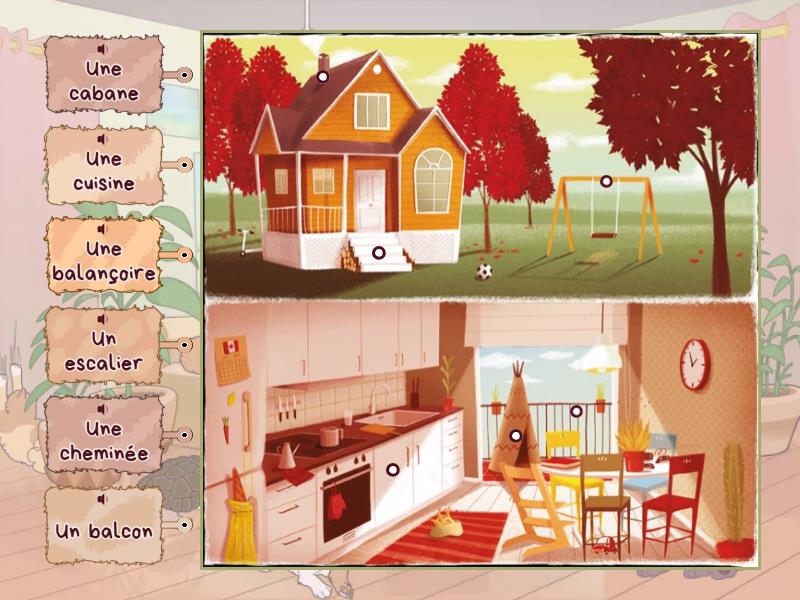The image size is (800, 600).
Task: Play audio for "Une cabane" speaker icon
Action: (104, 47)
